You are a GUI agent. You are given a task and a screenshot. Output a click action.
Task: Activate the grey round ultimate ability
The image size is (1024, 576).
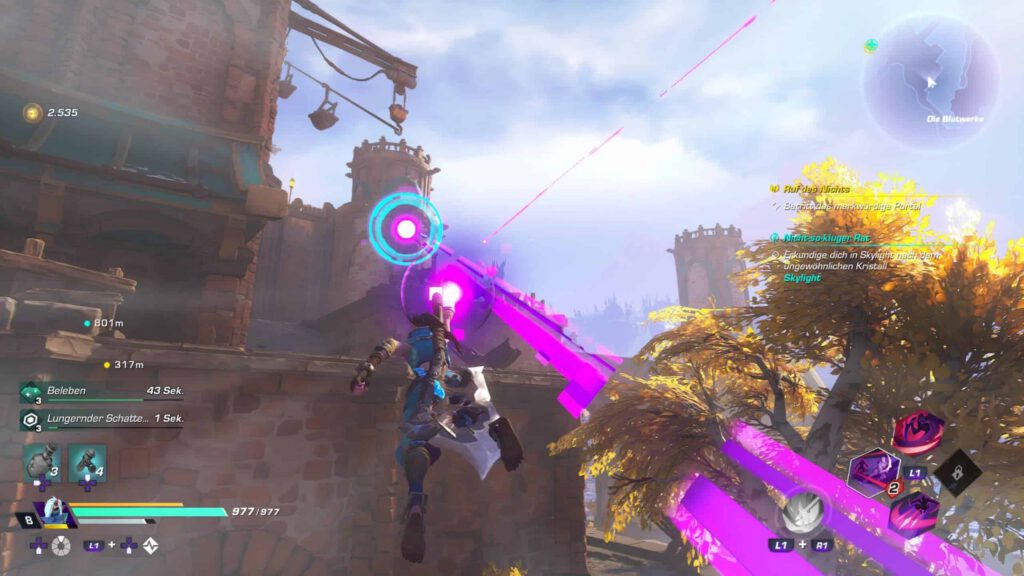click(x=805, y=513)
